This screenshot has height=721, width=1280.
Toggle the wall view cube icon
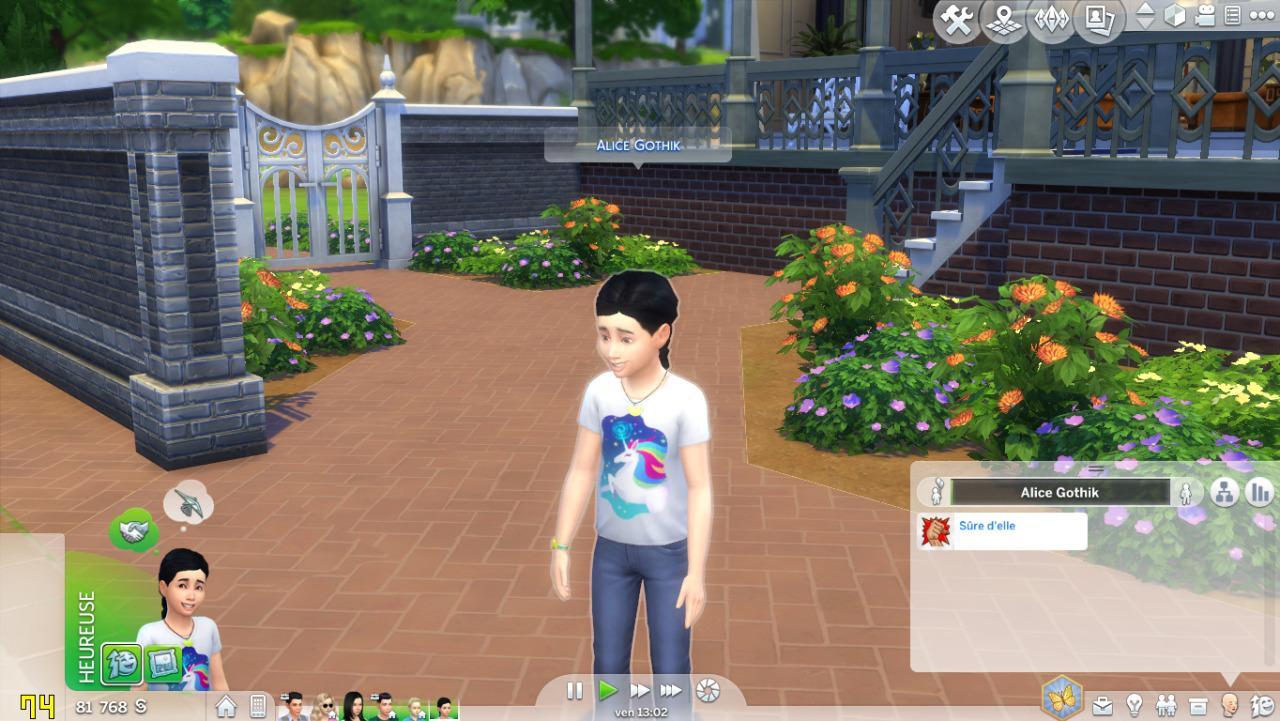coord(1176,16)
